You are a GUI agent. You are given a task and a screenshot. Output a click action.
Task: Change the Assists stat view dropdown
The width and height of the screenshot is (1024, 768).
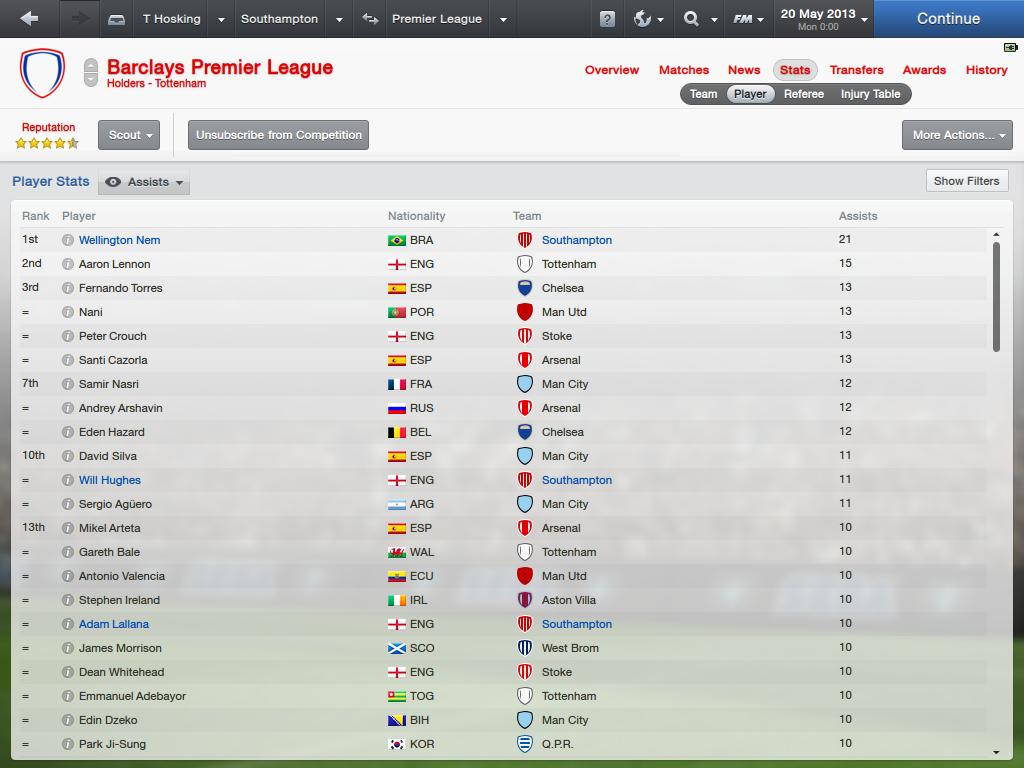(x=146, y=182)
